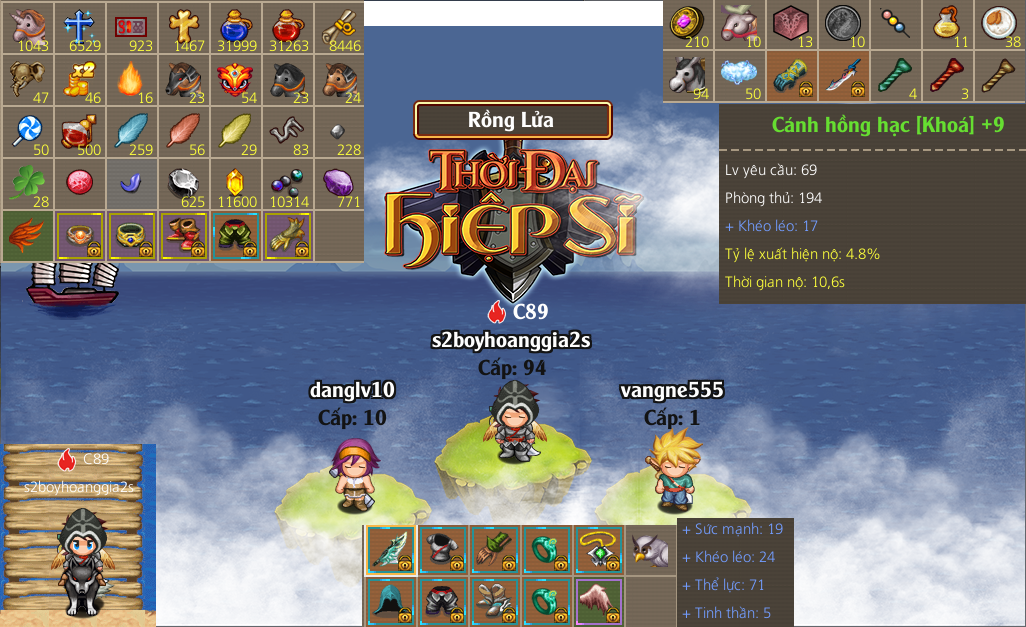This screenshot has height=627, width=1026.
Task: Select the red potion stack of 31263
Action: click(287, 27)
